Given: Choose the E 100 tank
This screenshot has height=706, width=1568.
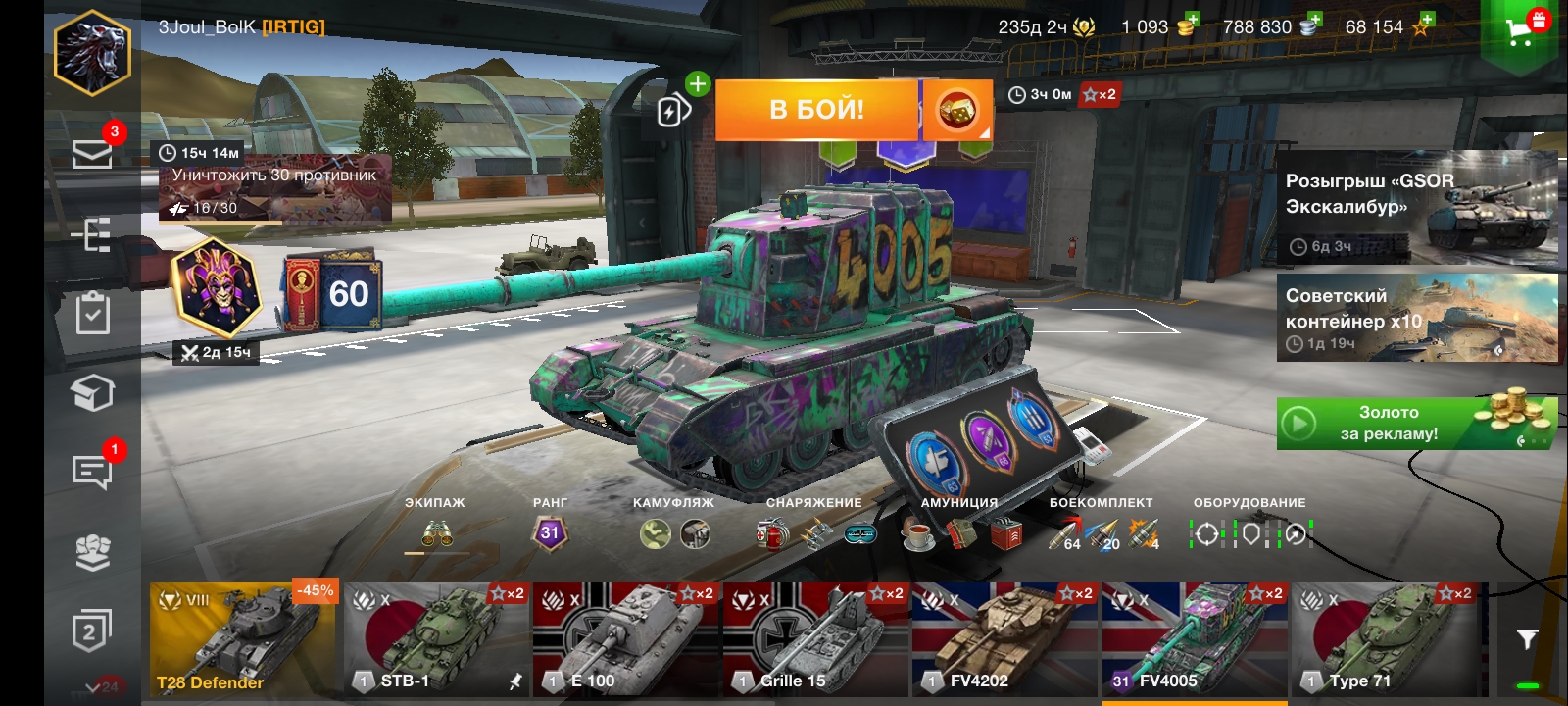Looking at the screenshot, I should [x=625, y=639].
